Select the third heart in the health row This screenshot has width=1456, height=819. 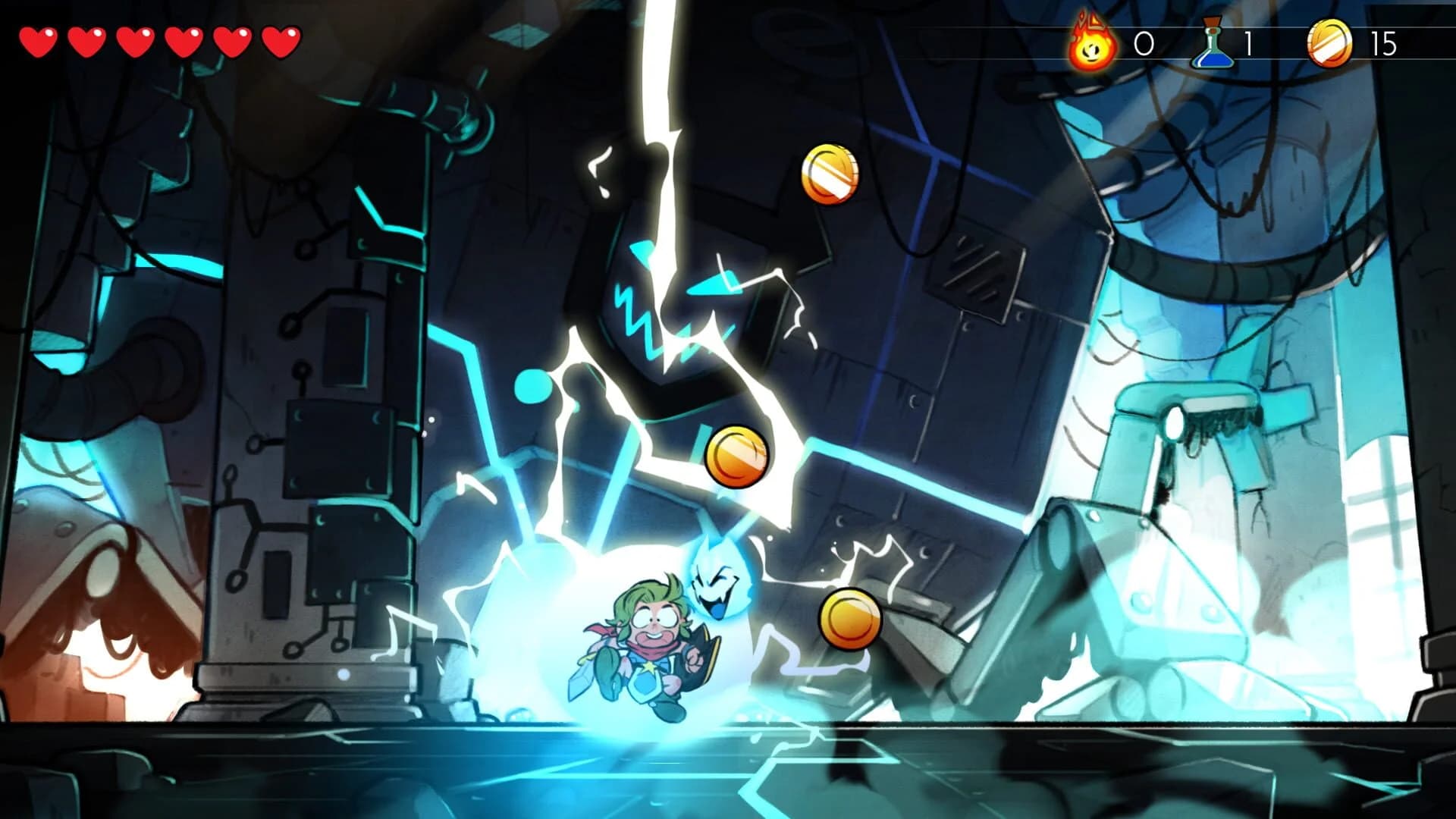133,39
